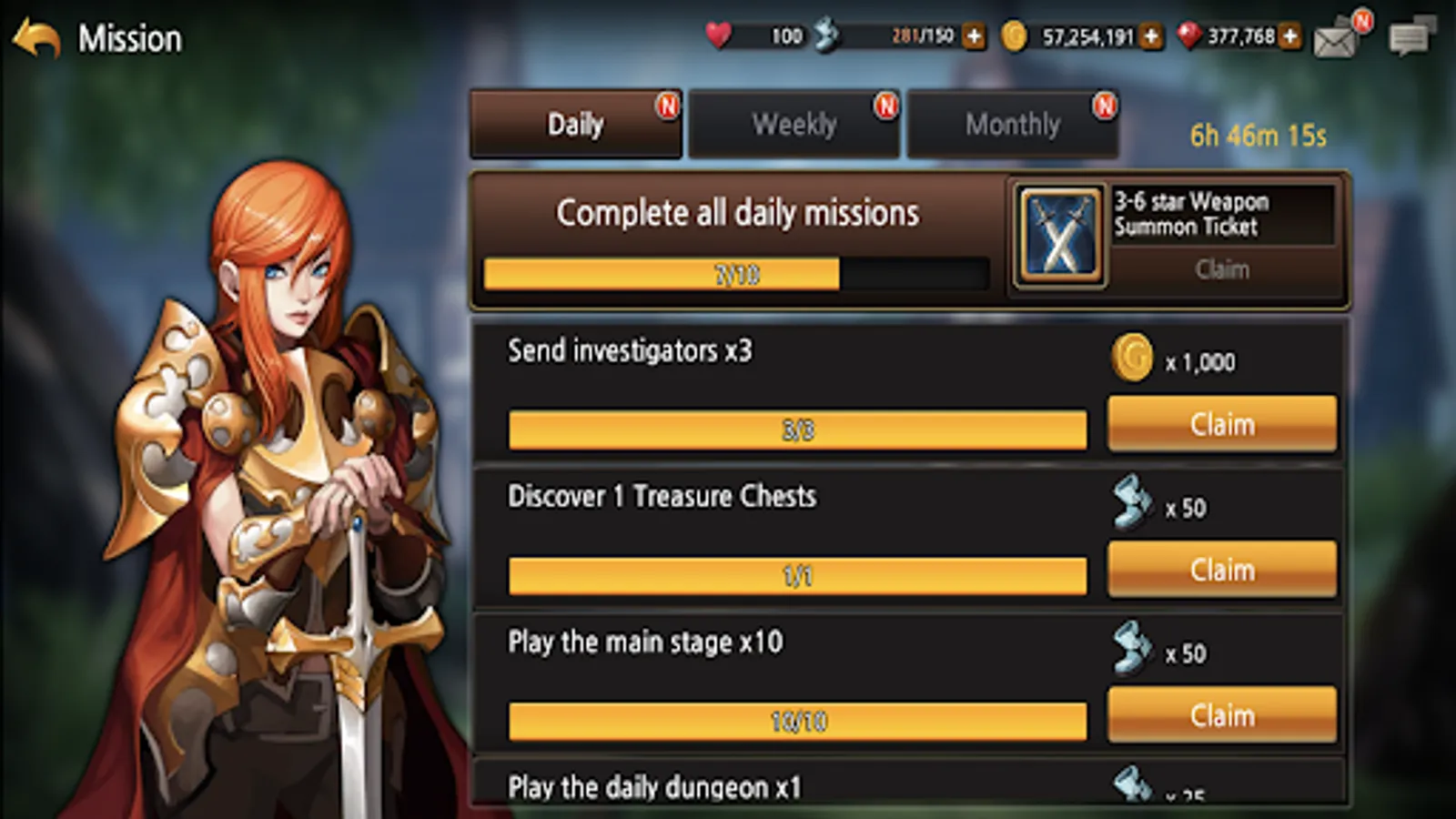Buy gems using the plus button
1456x819 pixels.
tap(1289, 38)
